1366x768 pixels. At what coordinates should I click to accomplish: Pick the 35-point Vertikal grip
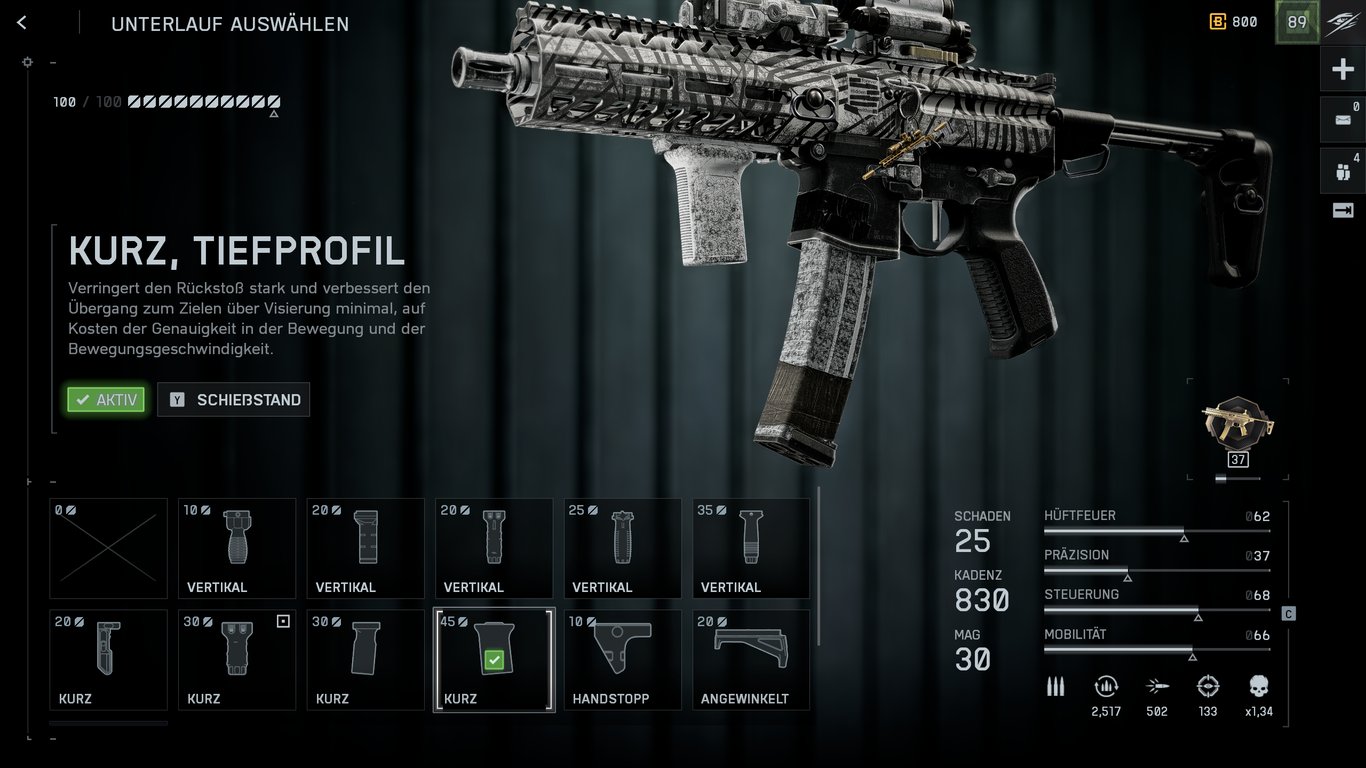(x=751, y=548)
